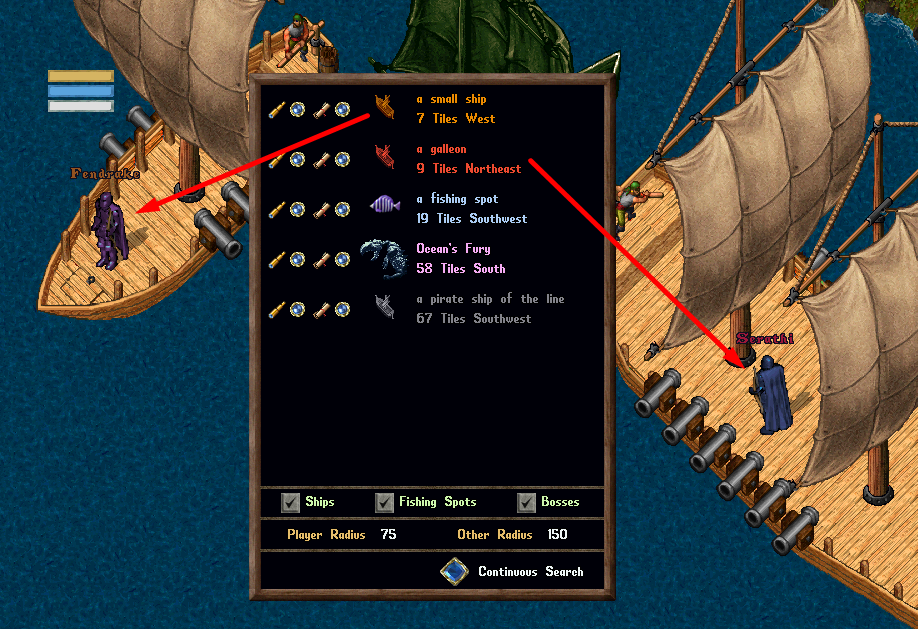Toggle the Bosses checkbox
The width and height of the screenshot is (918, 629).
(x=527, y=502)
